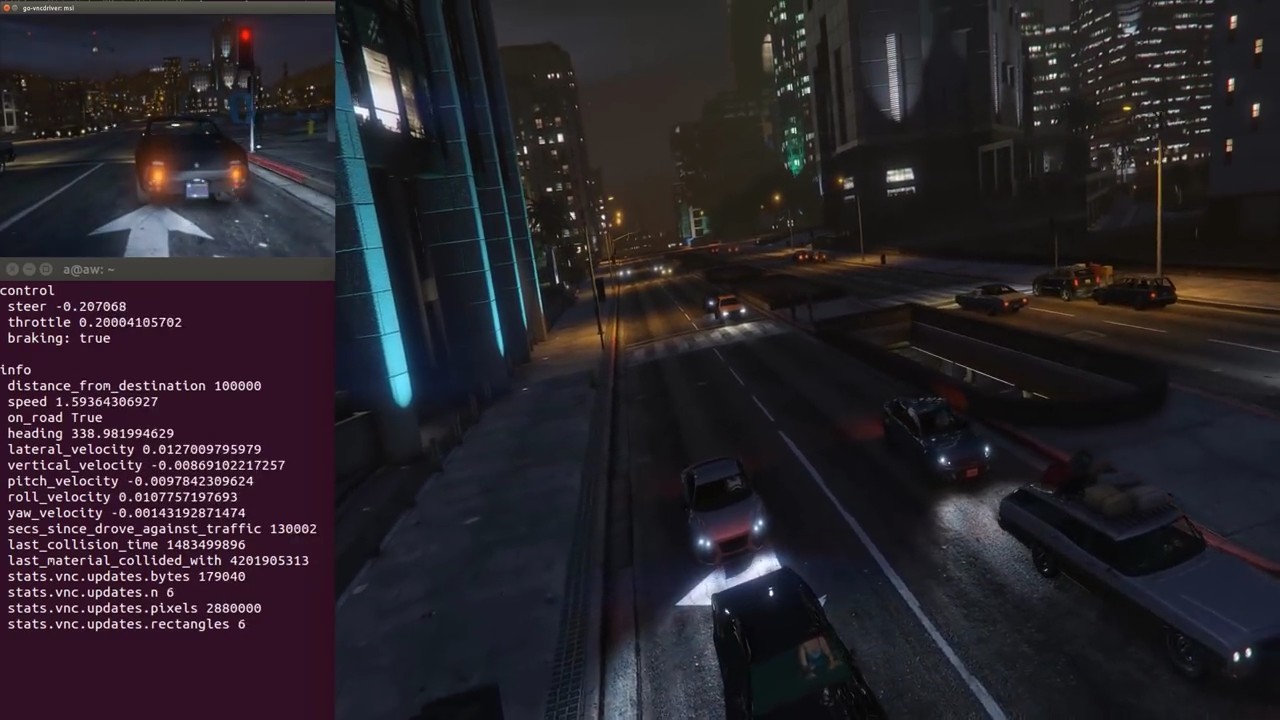1280x720 pixels.
Task: Click the go-vncdriver: msi title bar
Action: pyautogui.click(x=48, y=9)
